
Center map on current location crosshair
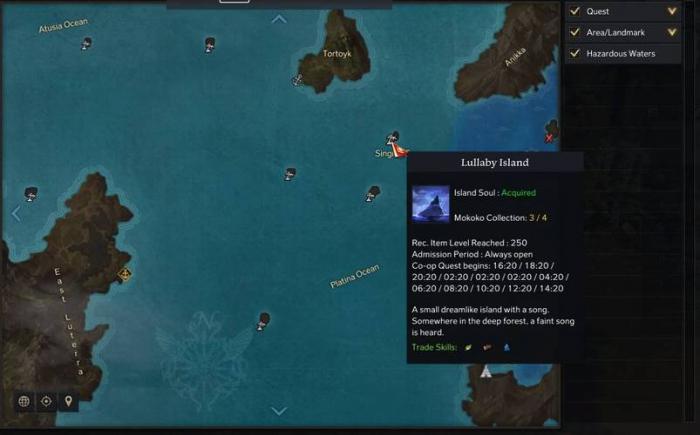point(46,401)
